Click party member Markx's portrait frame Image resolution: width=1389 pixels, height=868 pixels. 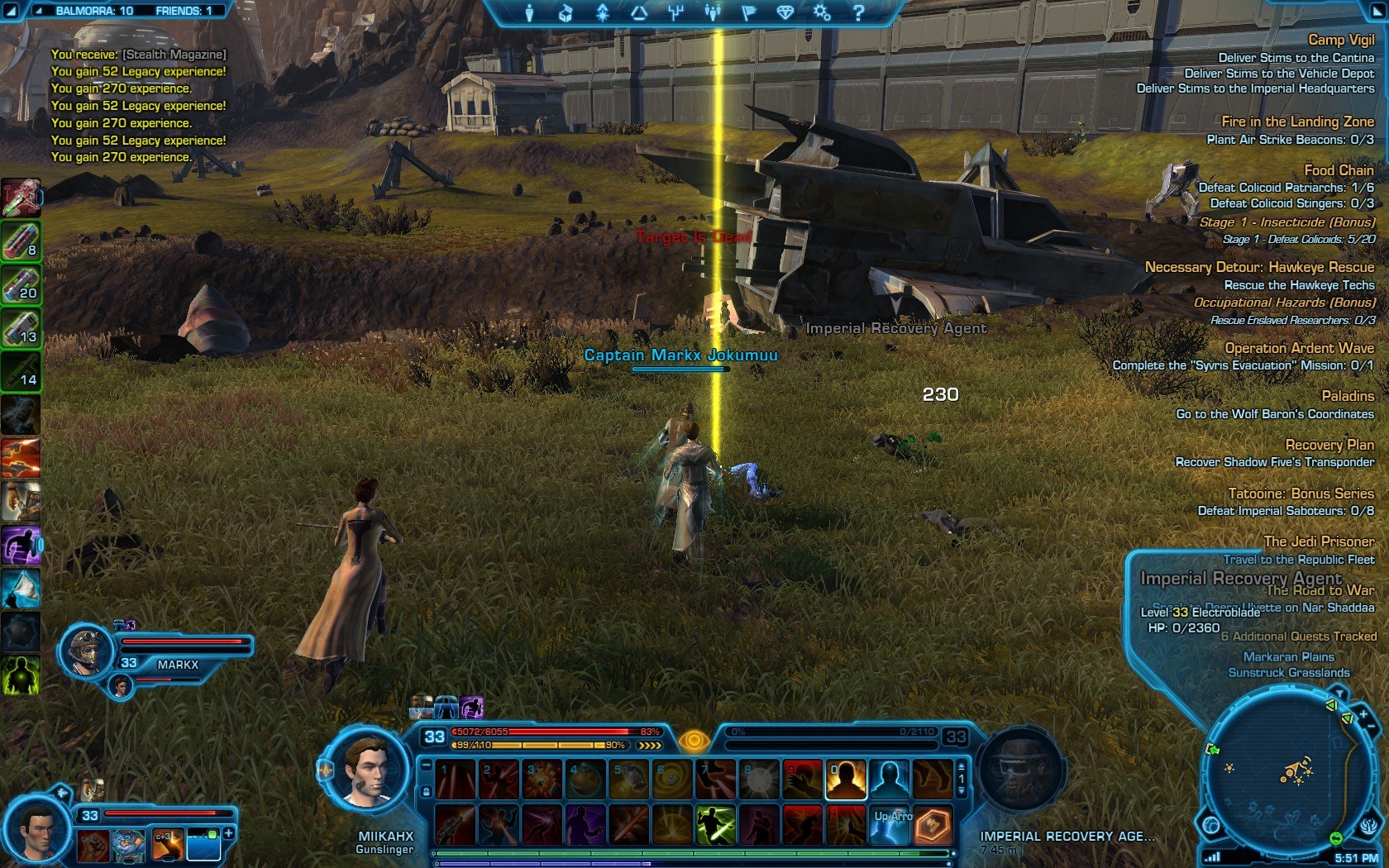tap(87, 651)
